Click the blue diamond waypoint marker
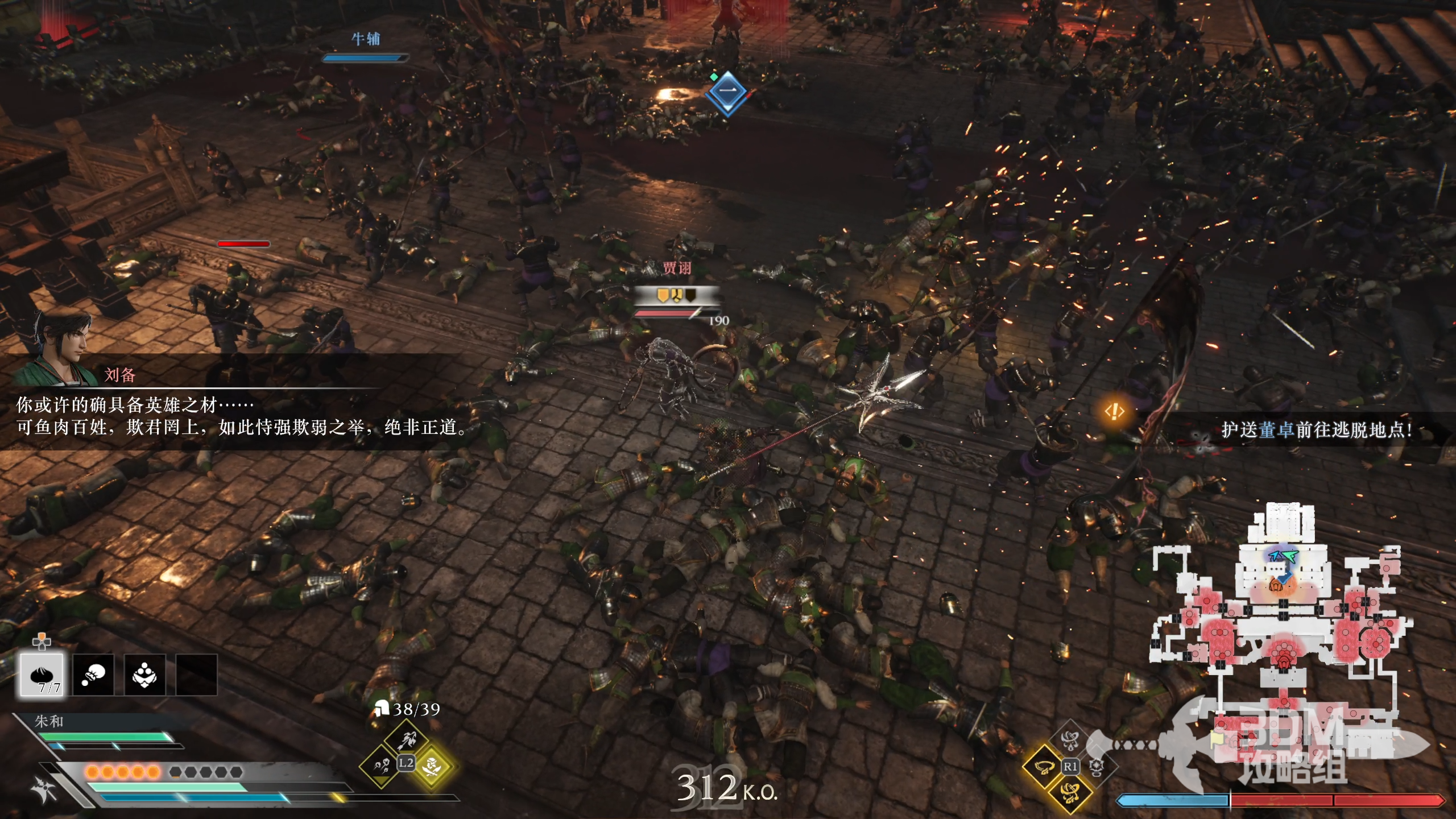The height and width of the screenshot is (819, 1456). [x=727, y=92]
